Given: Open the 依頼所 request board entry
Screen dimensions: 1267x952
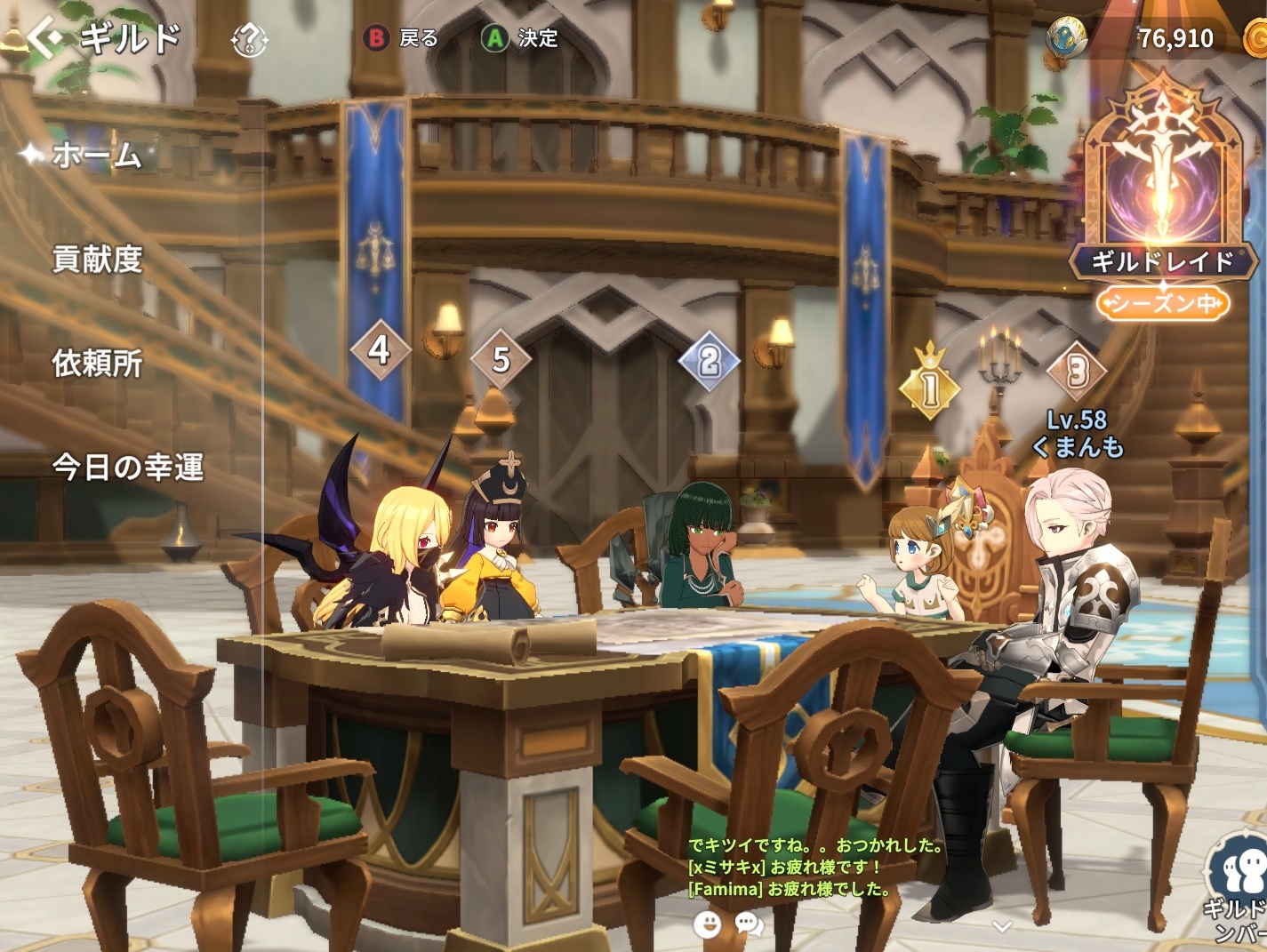Looking at the screenshot, I should pyautogui.click(x=98, y=363).
